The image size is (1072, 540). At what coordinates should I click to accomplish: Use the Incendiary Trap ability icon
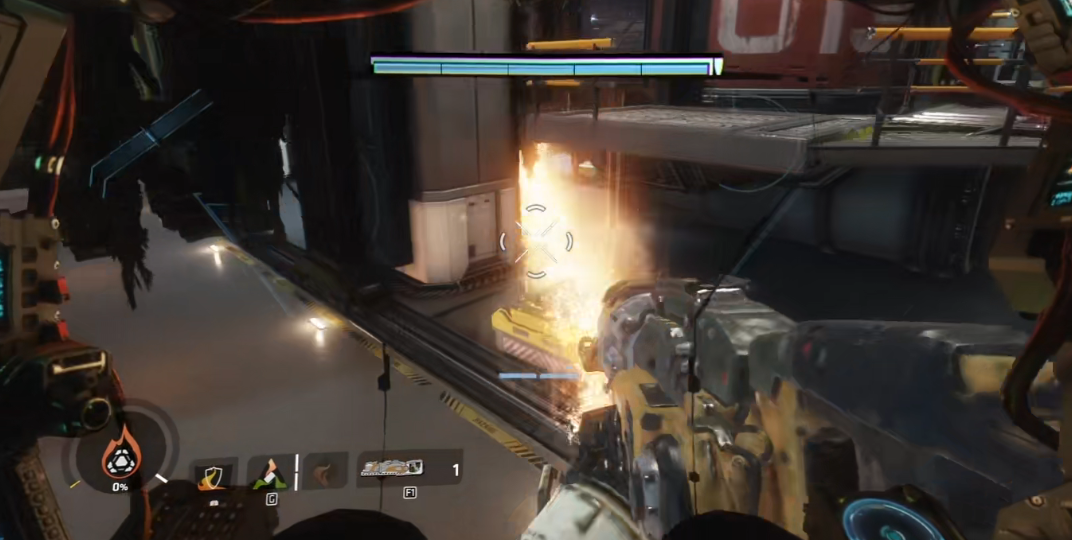pos(269,474)
